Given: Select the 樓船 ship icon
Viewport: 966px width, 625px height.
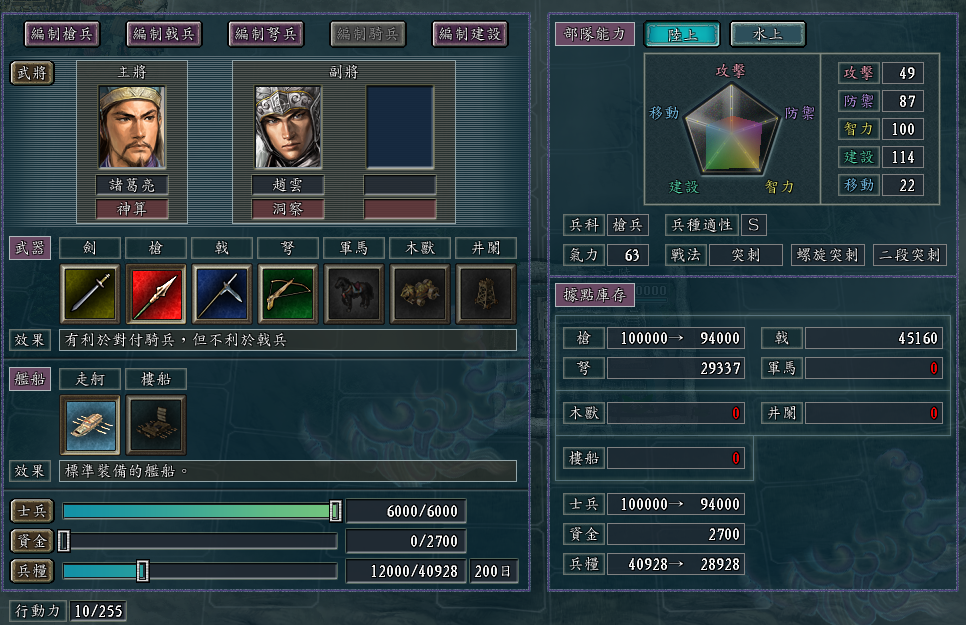Looking at the screenshot, I should point(156,425).
